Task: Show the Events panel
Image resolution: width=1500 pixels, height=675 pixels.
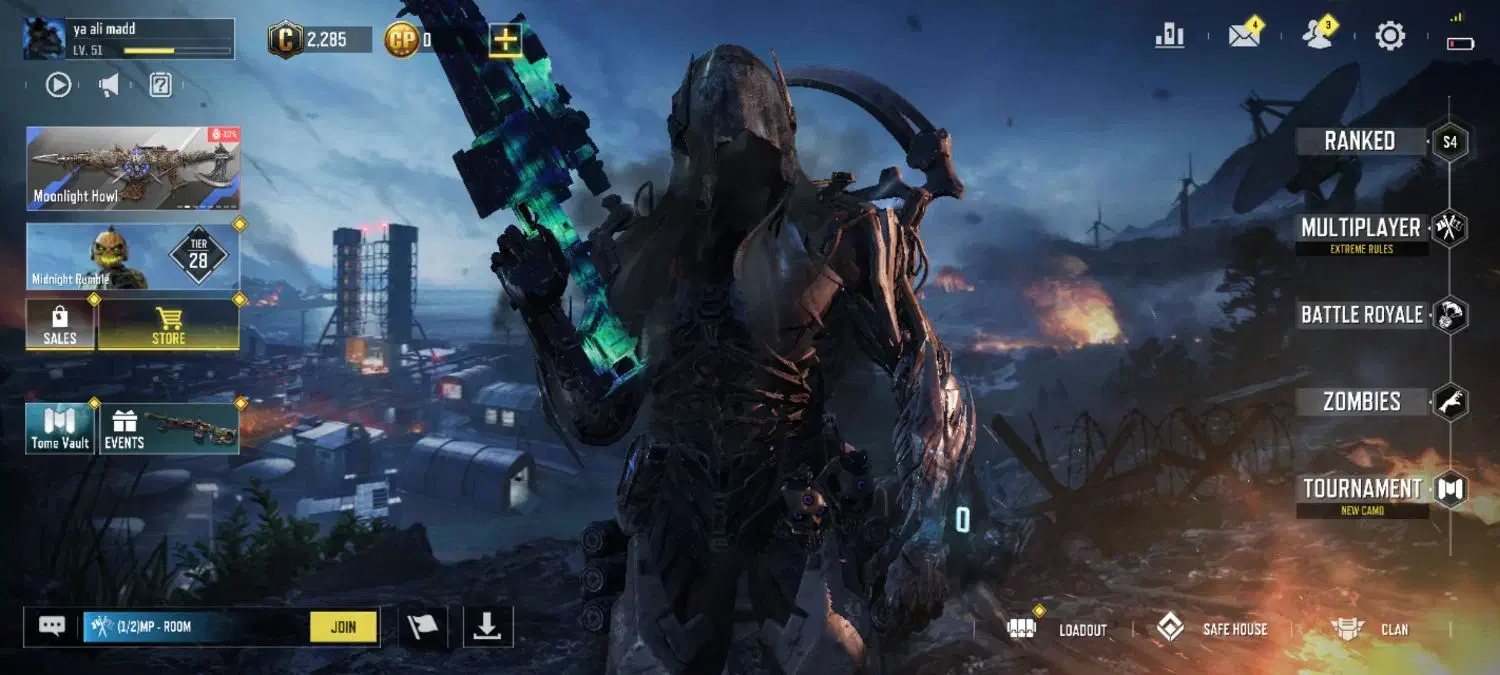Action: (x=168, y=429)
